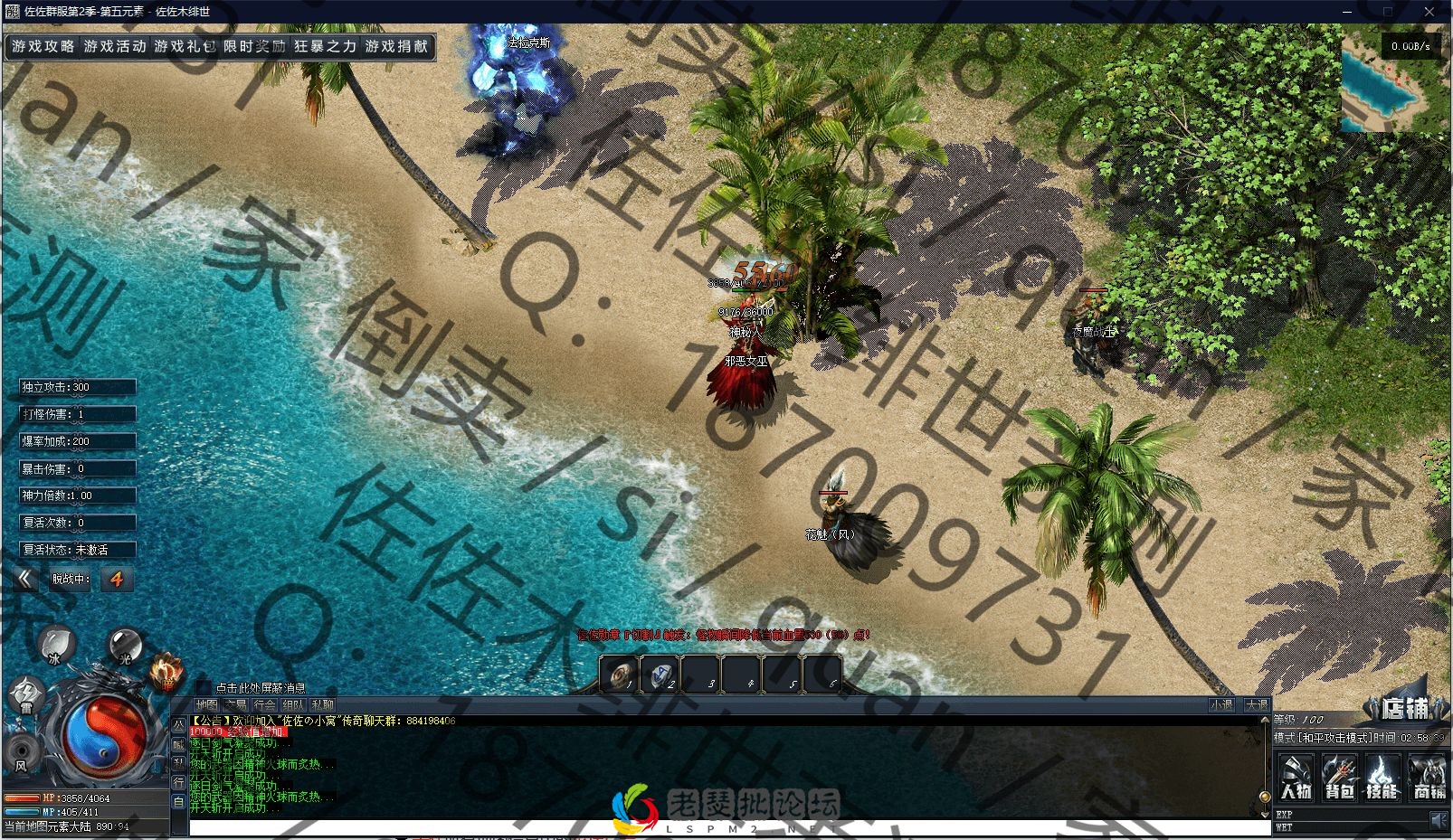Switch to the 行会 guild chat tab
1453x840 pixels.
[265, 704]
